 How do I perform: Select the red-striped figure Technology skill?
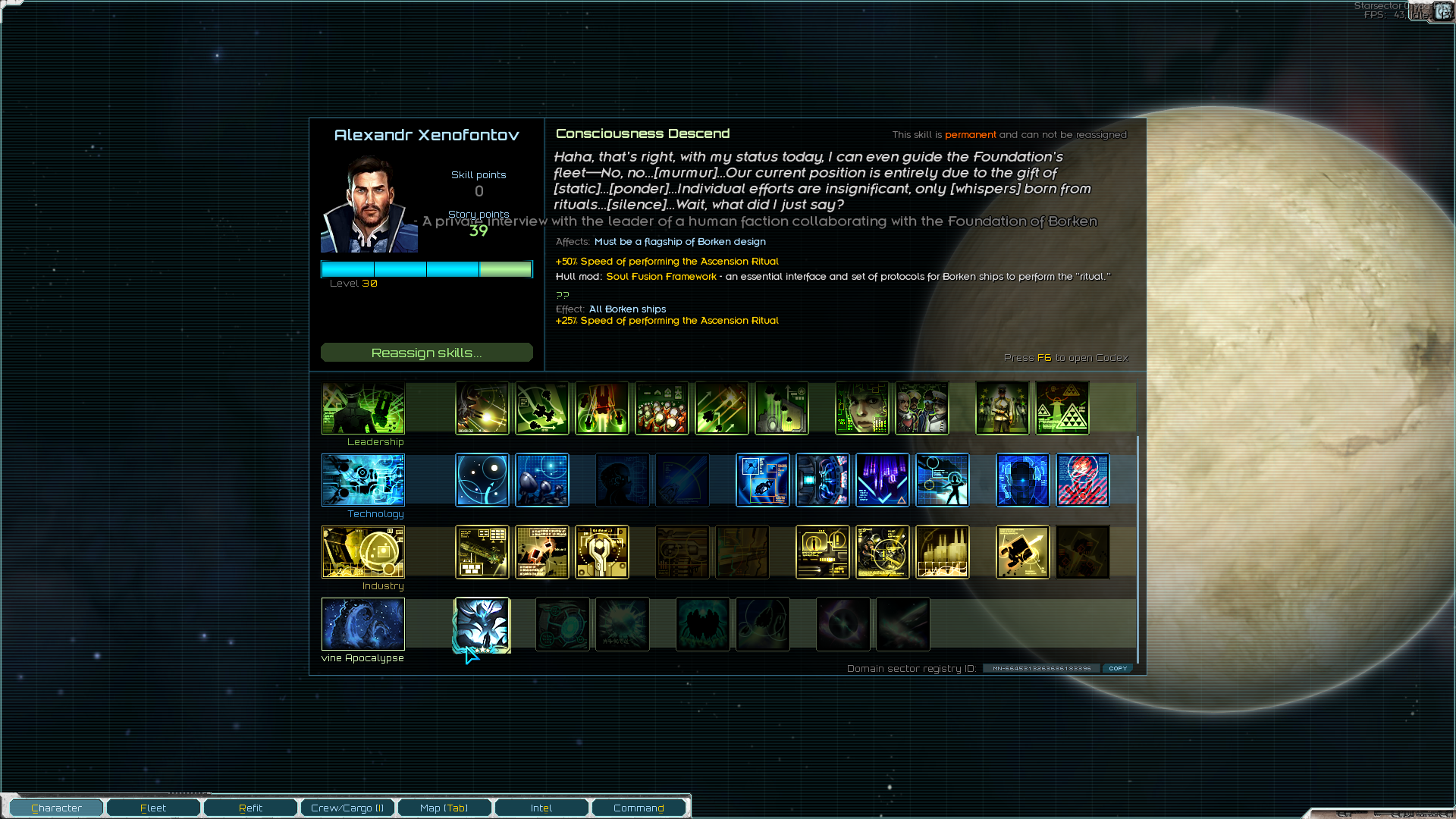coord(1083,480)
